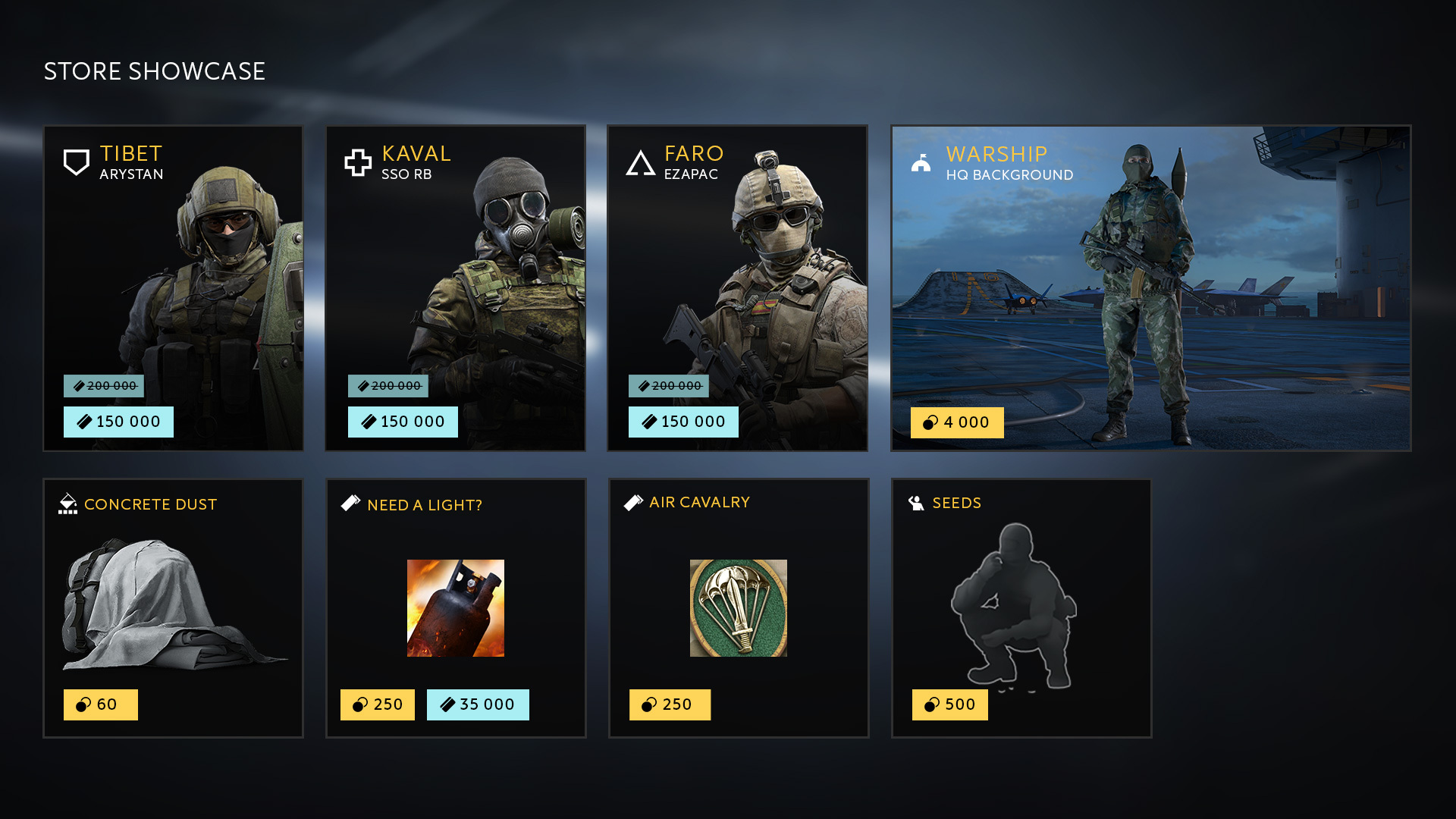Image resolution: width=1456 pixels, height=819 pixels.
Task: Buy Need a Light? for 35 000 credits
Action: [x=478, y=704]
